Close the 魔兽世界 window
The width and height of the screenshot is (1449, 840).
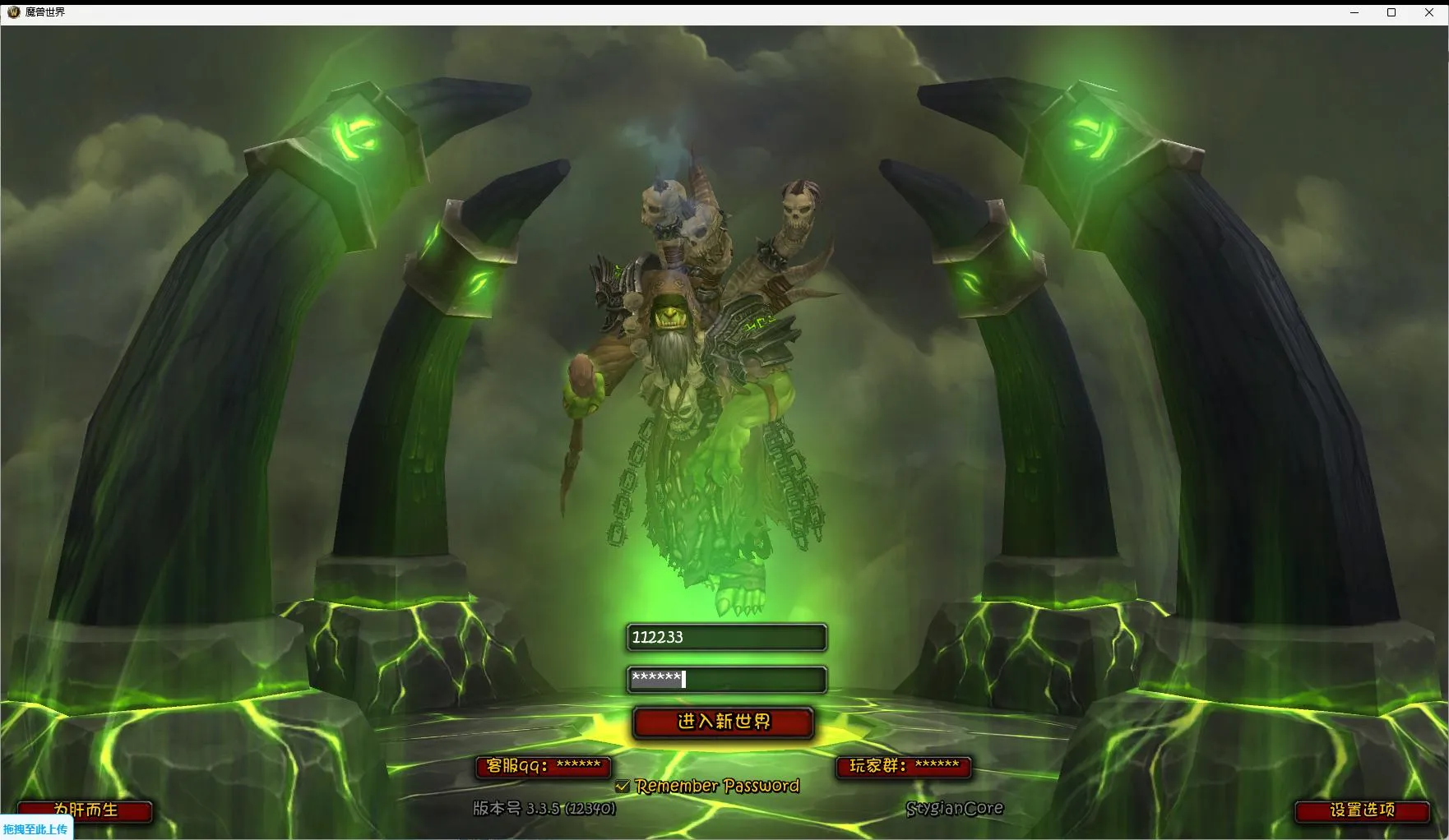click(1429, 12)
